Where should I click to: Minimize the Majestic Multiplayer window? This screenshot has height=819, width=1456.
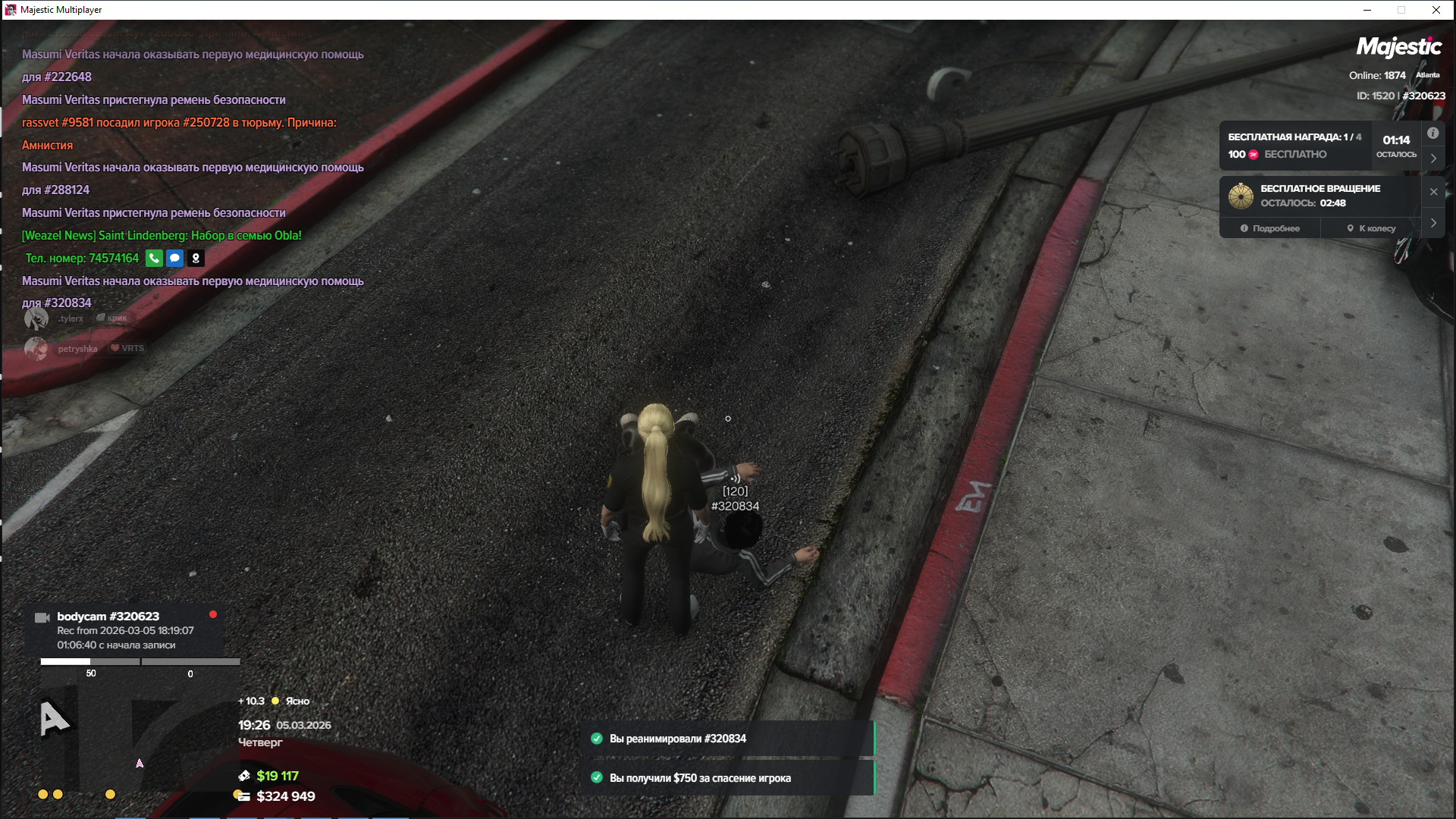(1367, 10)
